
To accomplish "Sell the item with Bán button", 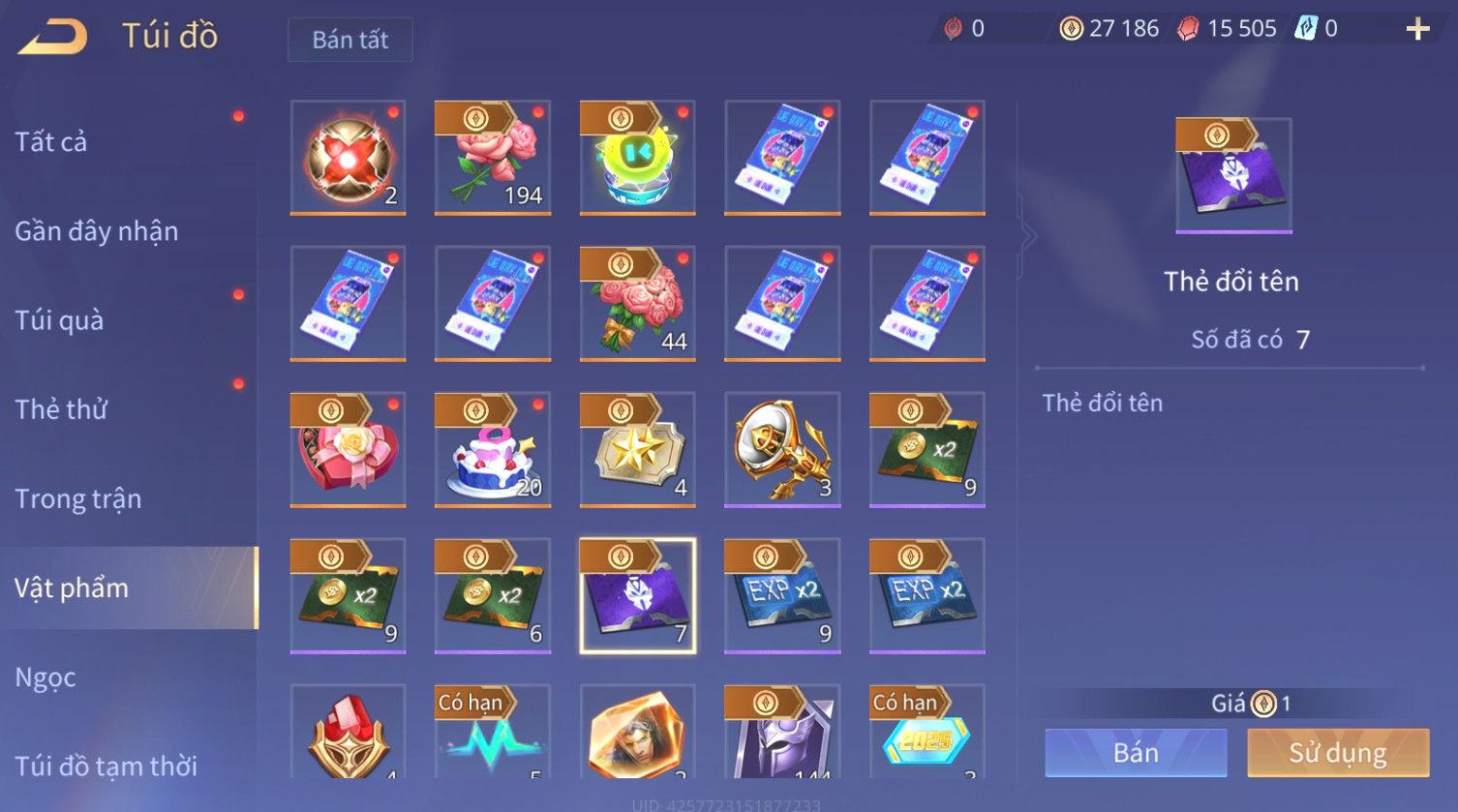I will tap(1136, 753).
